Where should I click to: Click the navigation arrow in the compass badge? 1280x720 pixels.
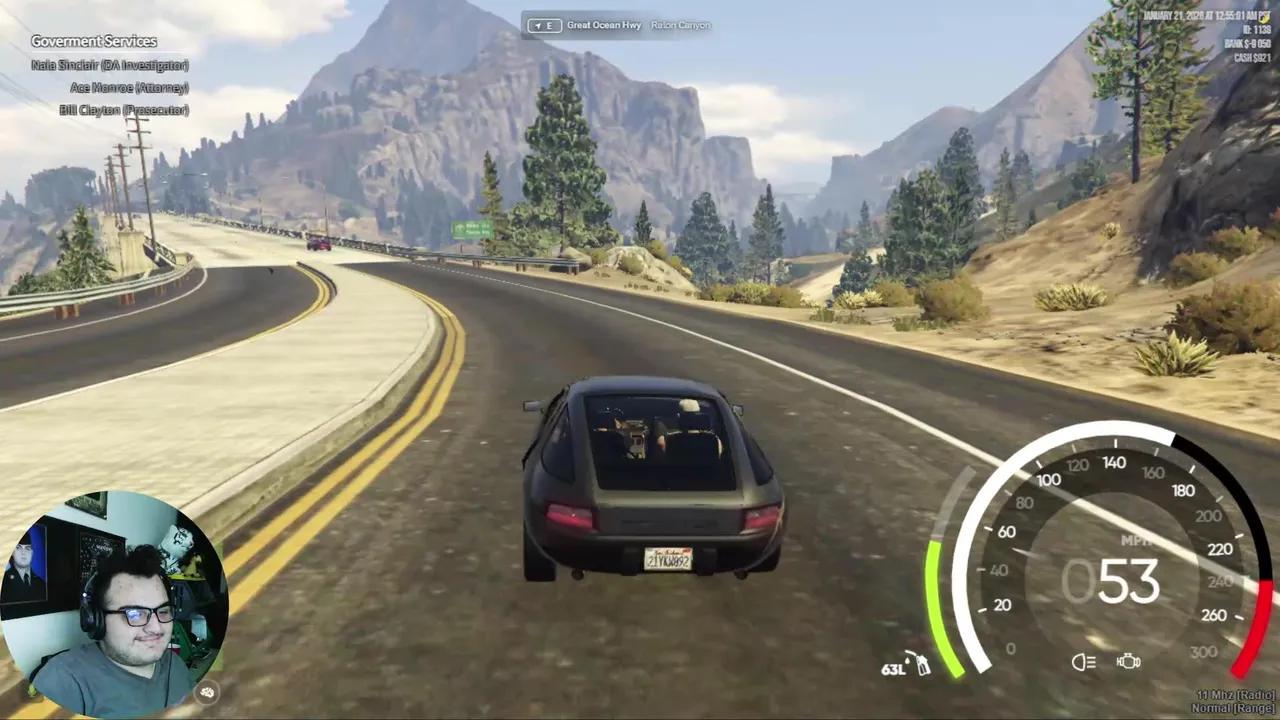[x=538, y=25]
